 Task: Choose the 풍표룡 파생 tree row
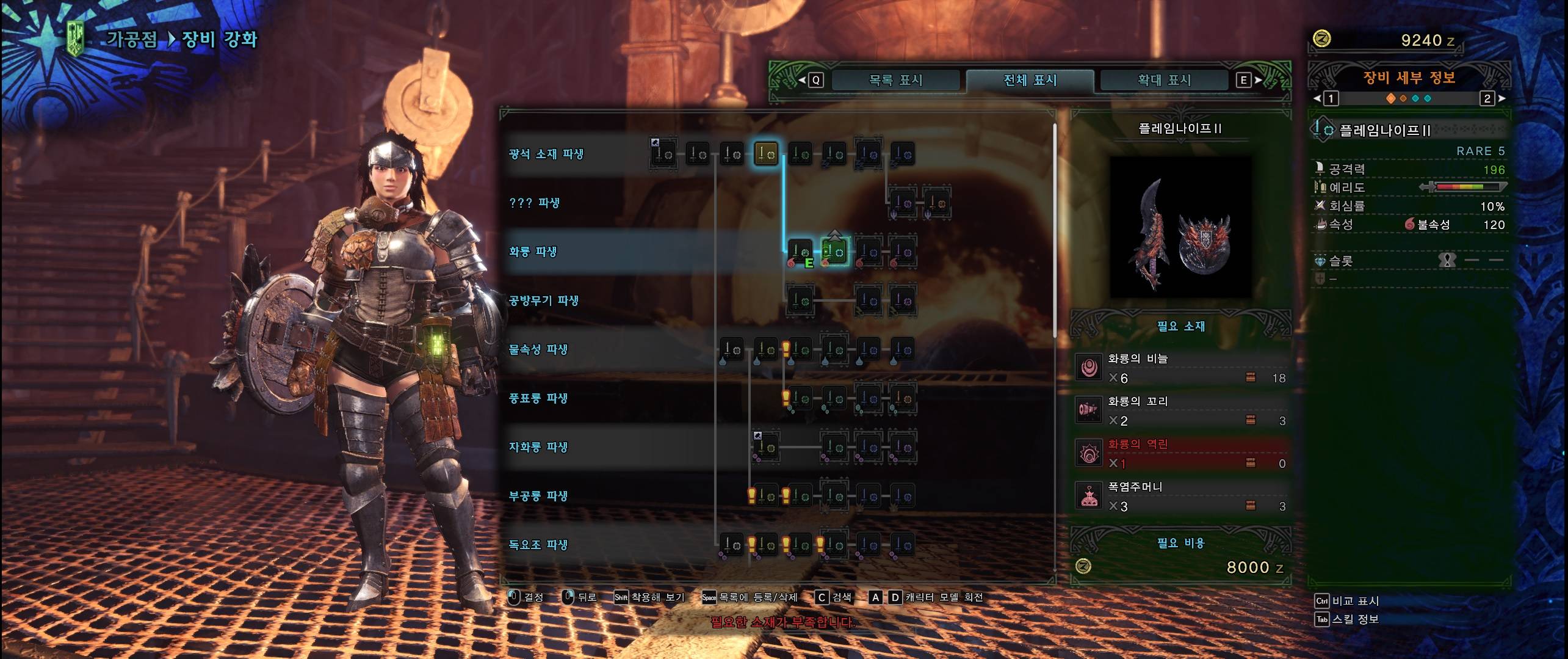tap(538, 398)
